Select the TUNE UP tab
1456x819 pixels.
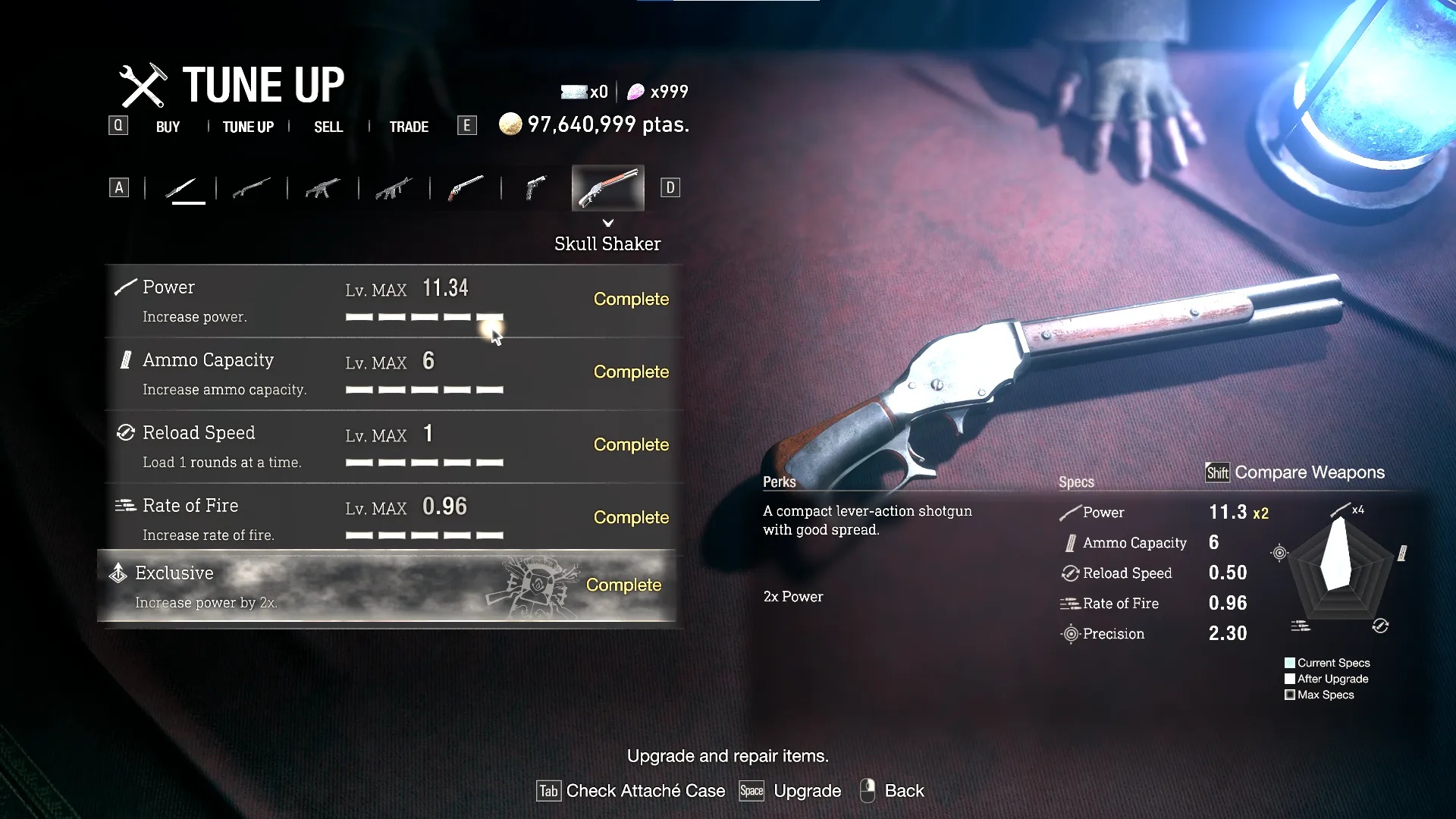click(248, 127)
